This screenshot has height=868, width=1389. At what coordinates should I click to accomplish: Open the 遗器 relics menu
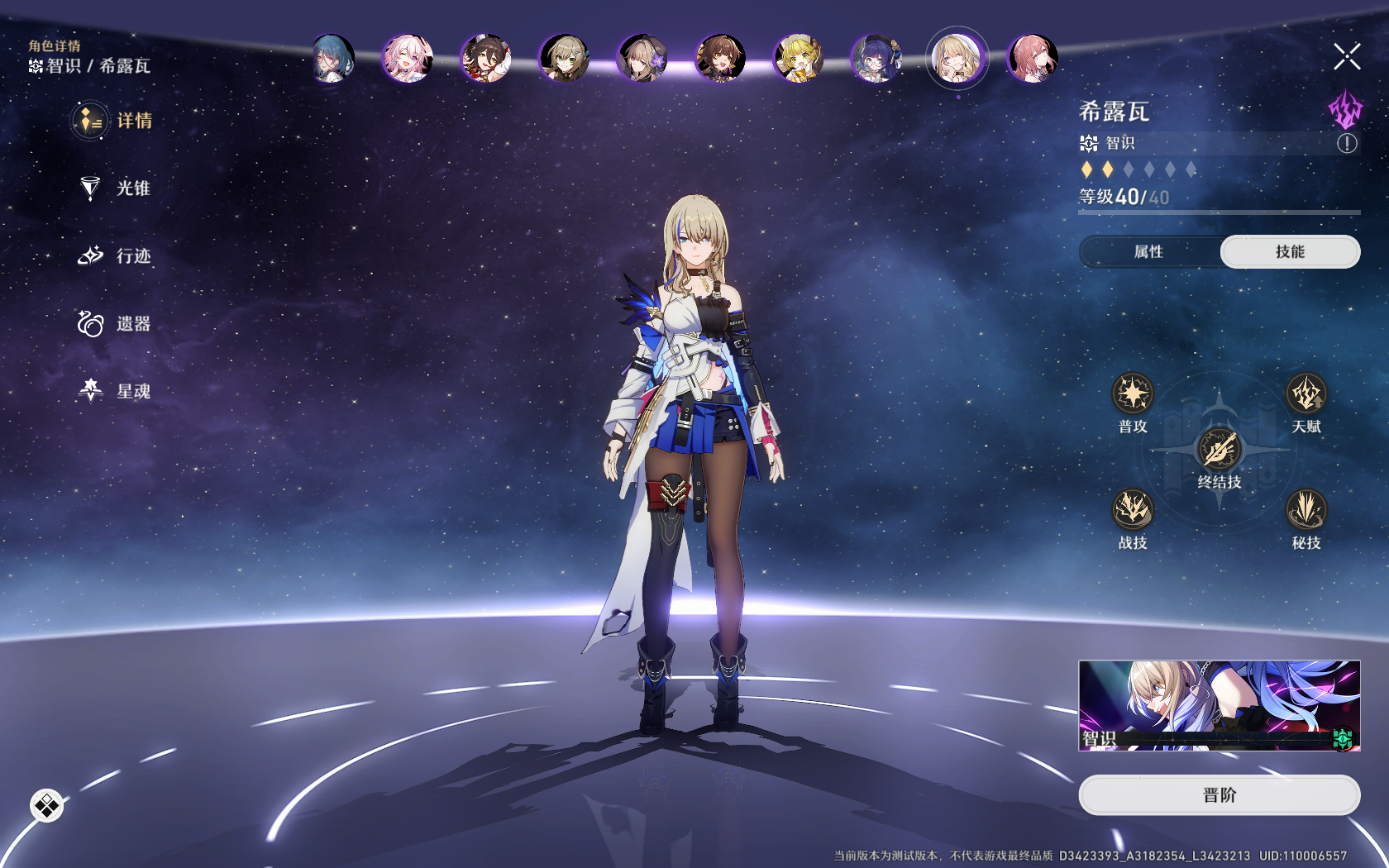[x=115, y=324]
